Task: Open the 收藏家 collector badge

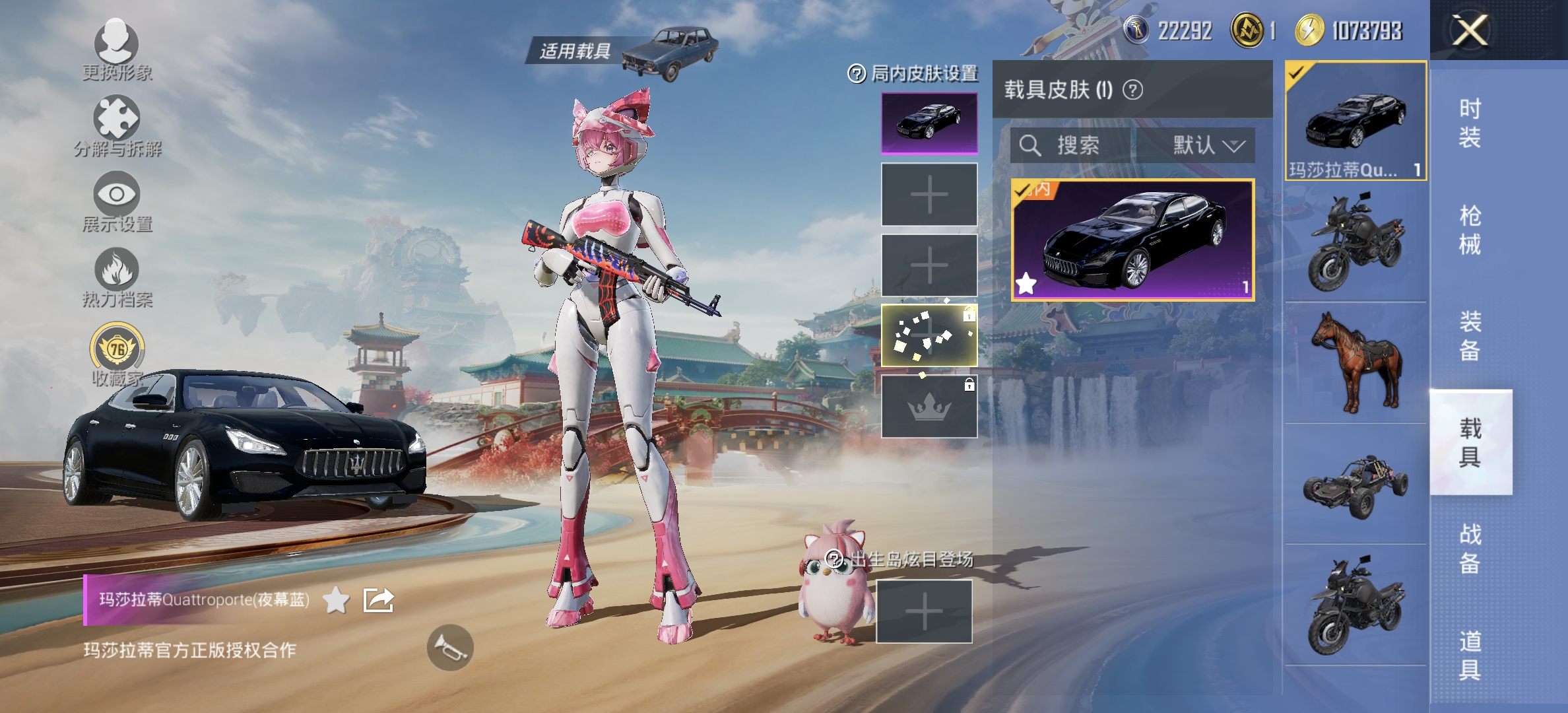Action: coord(117,348)
